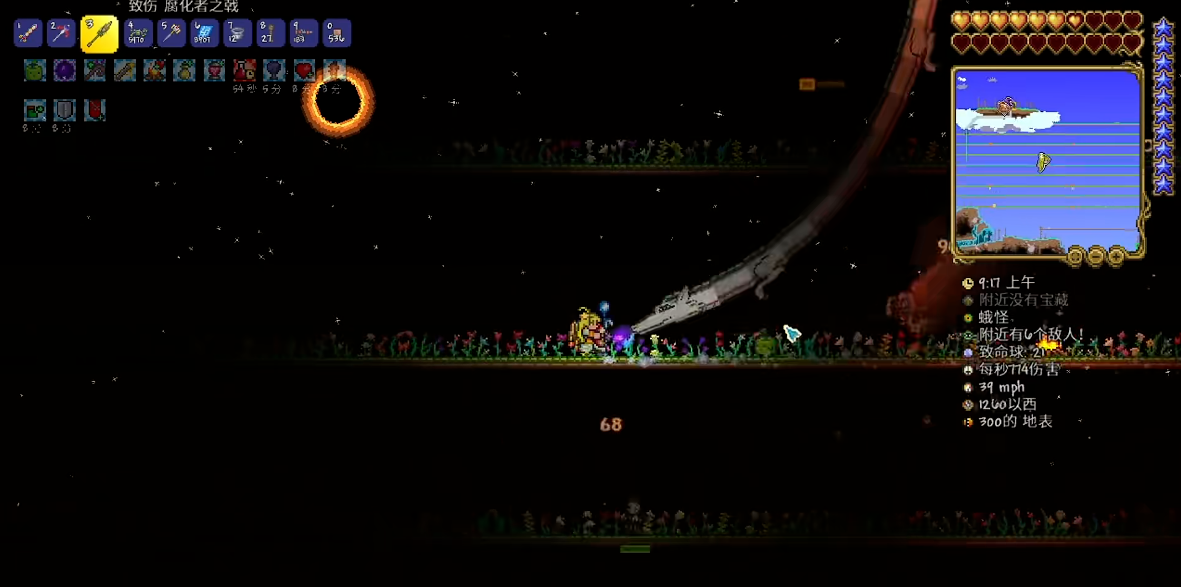1181x587 pixels.
Task: Equip the hammer in hotbar slot 5
Action: [x=171, y=34]
